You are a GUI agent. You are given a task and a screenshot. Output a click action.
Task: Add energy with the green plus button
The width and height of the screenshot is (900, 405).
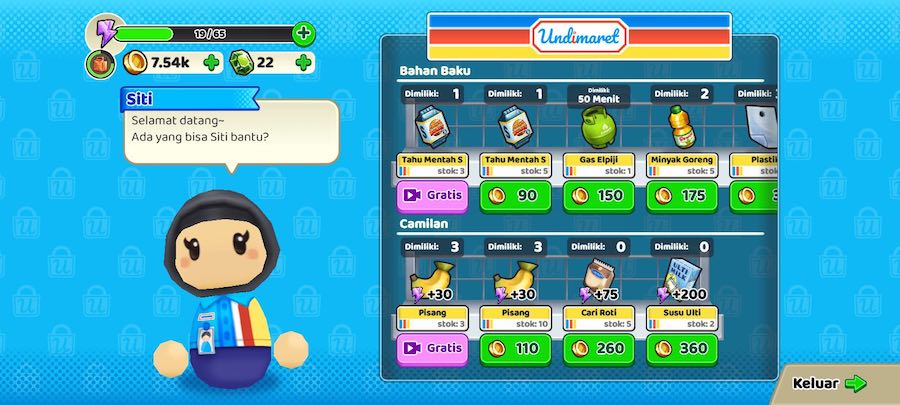click(x=304, y=33)
